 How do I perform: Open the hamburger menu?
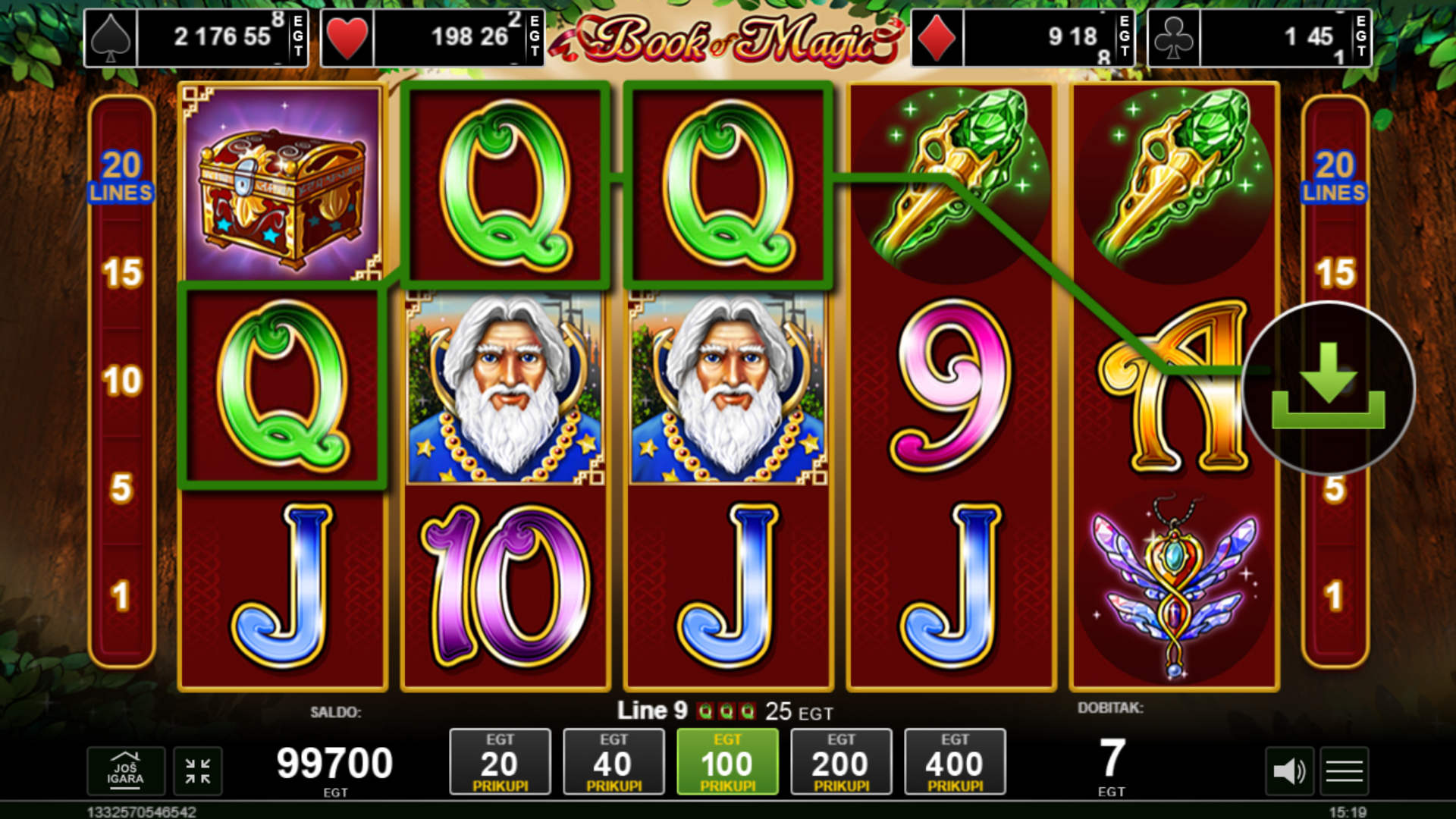[x=1344, y=772]
